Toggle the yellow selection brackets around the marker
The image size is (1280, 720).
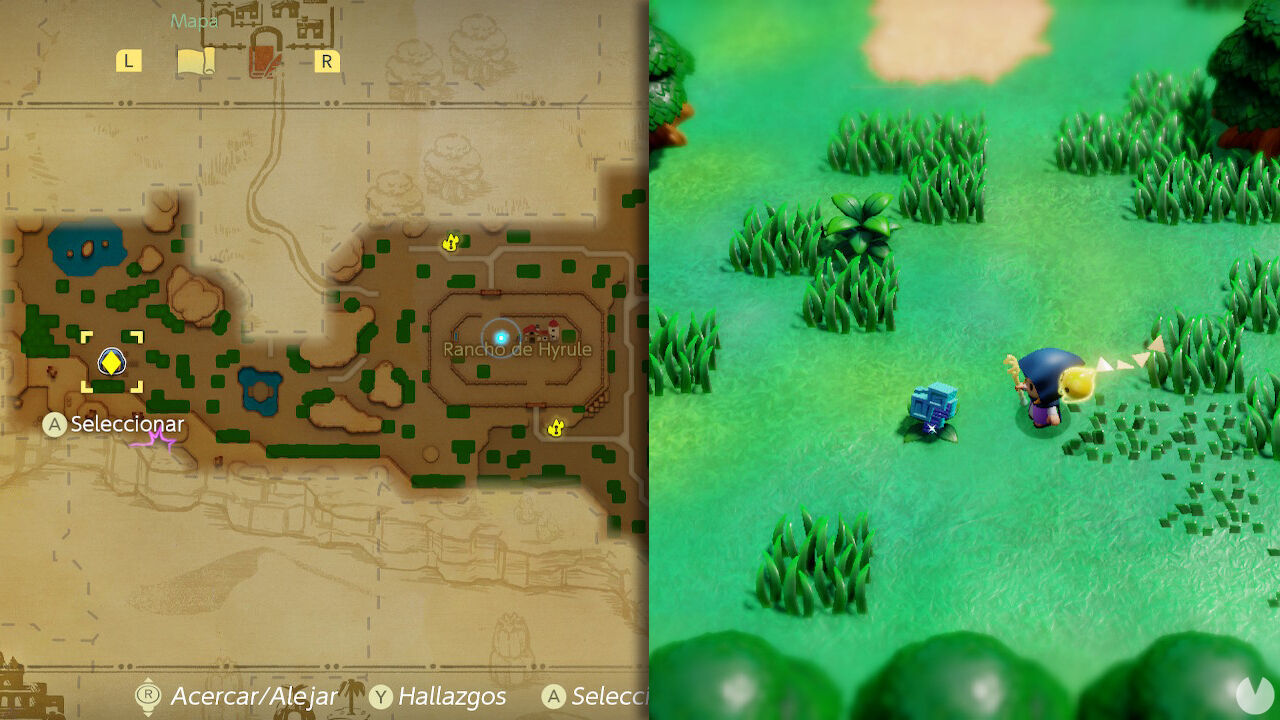(111, 362)
